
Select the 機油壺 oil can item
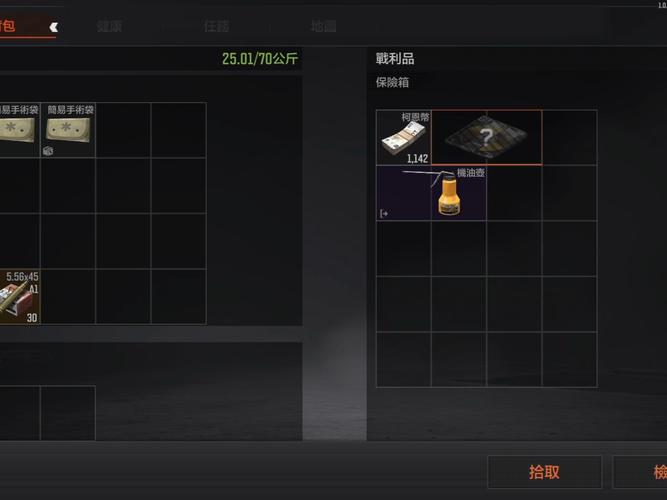click(432, 193)
